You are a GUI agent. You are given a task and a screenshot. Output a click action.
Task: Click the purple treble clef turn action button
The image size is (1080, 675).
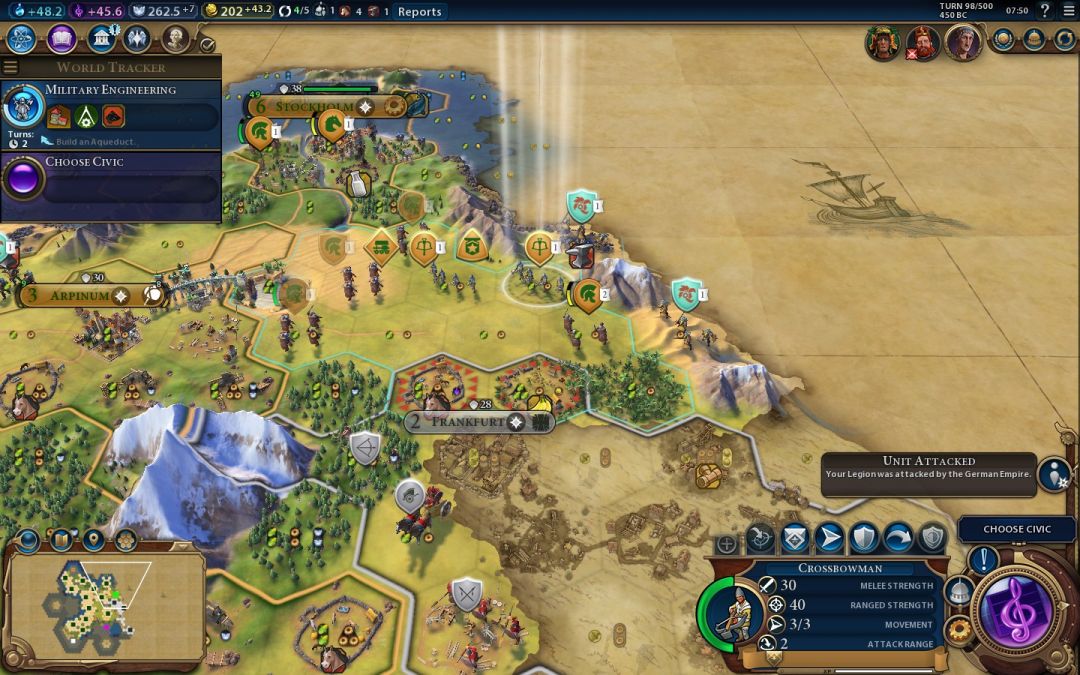point(1016,609)
